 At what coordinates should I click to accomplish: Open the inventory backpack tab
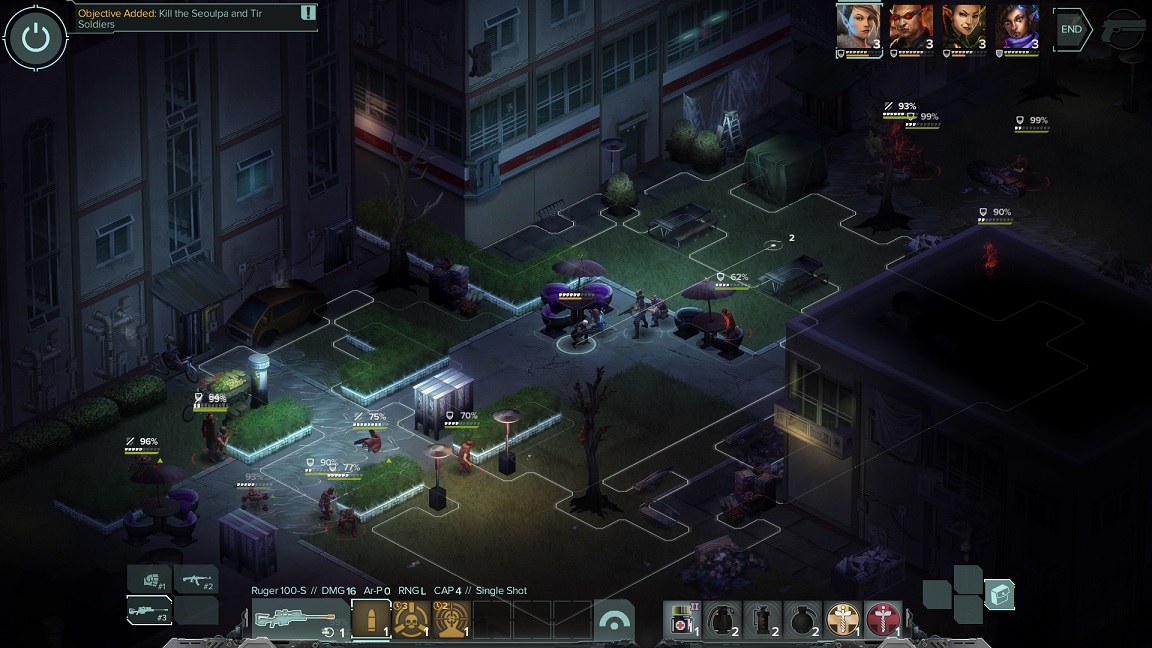click(999, 595)
